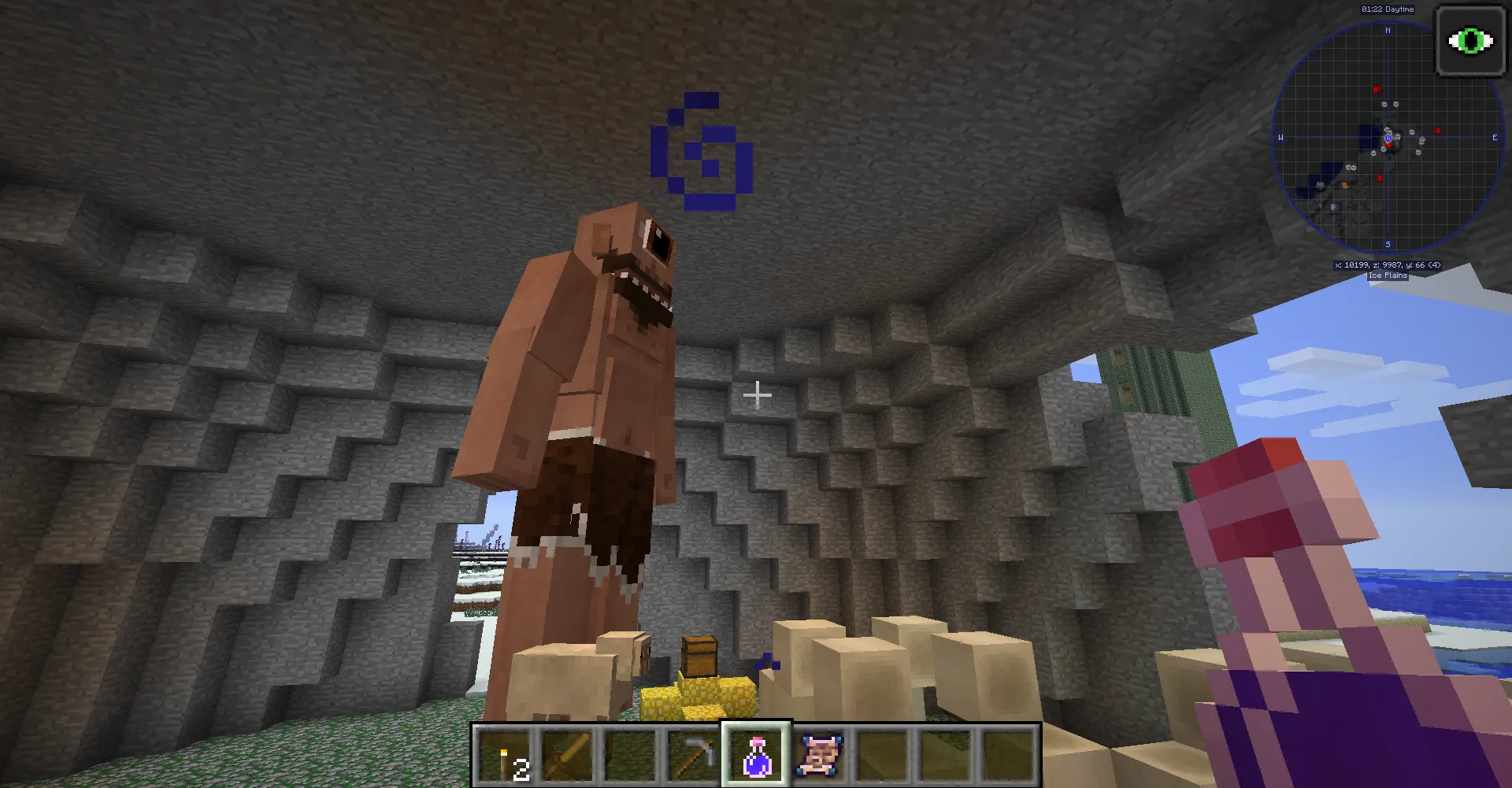Click the N compass marker on the minimap
1512x788 pixels.
click(1388, 30)
